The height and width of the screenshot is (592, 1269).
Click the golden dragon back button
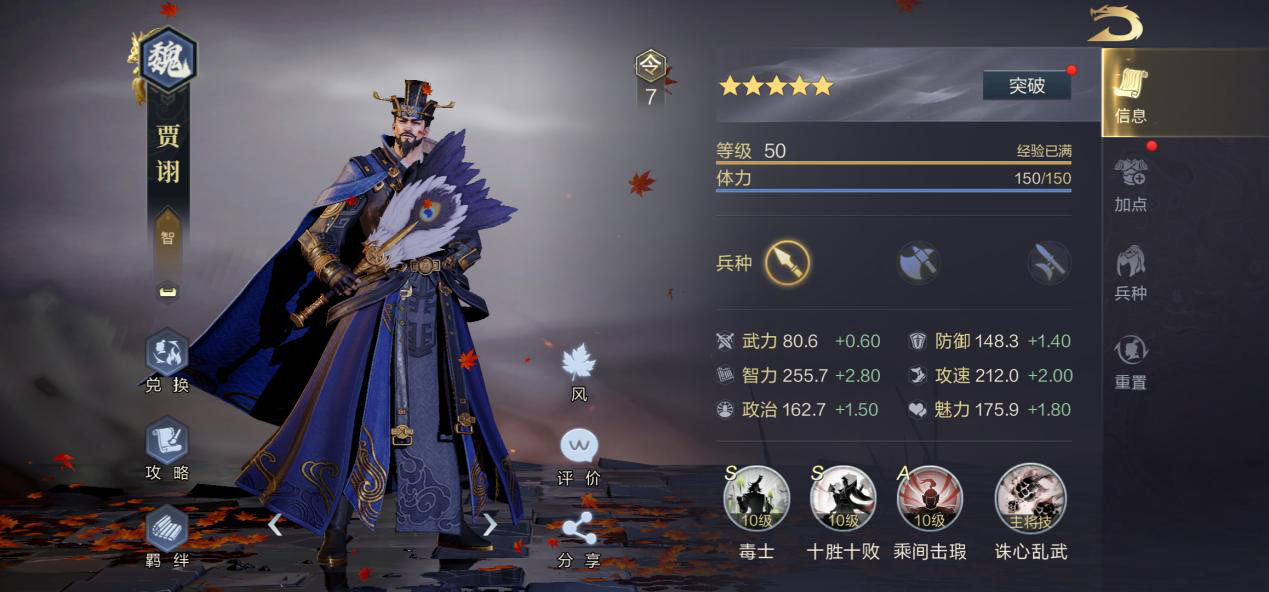pos(1115,24)
